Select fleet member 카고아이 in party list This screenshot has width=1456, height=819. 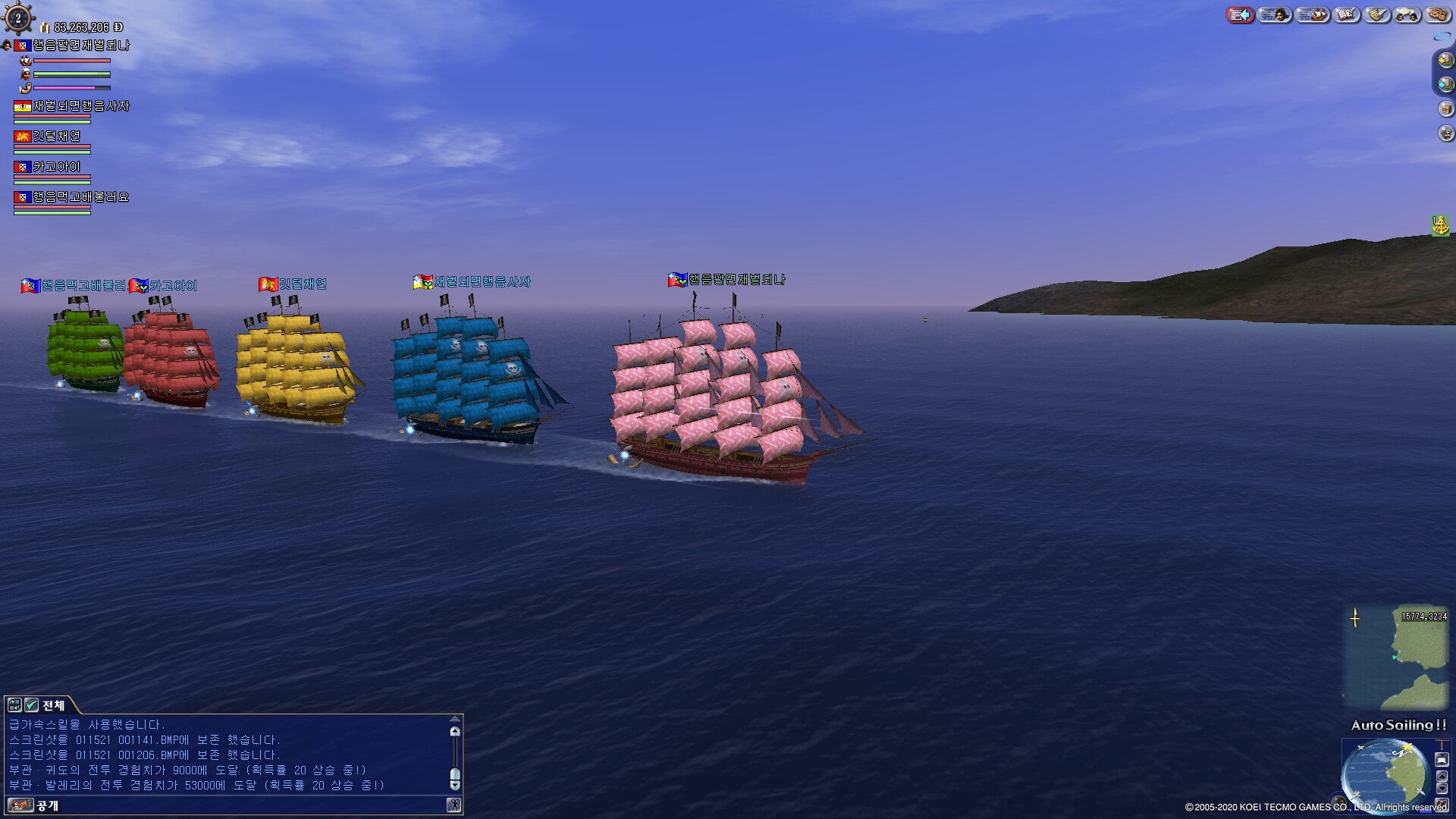pyautogui.click(x=56, y=167)
